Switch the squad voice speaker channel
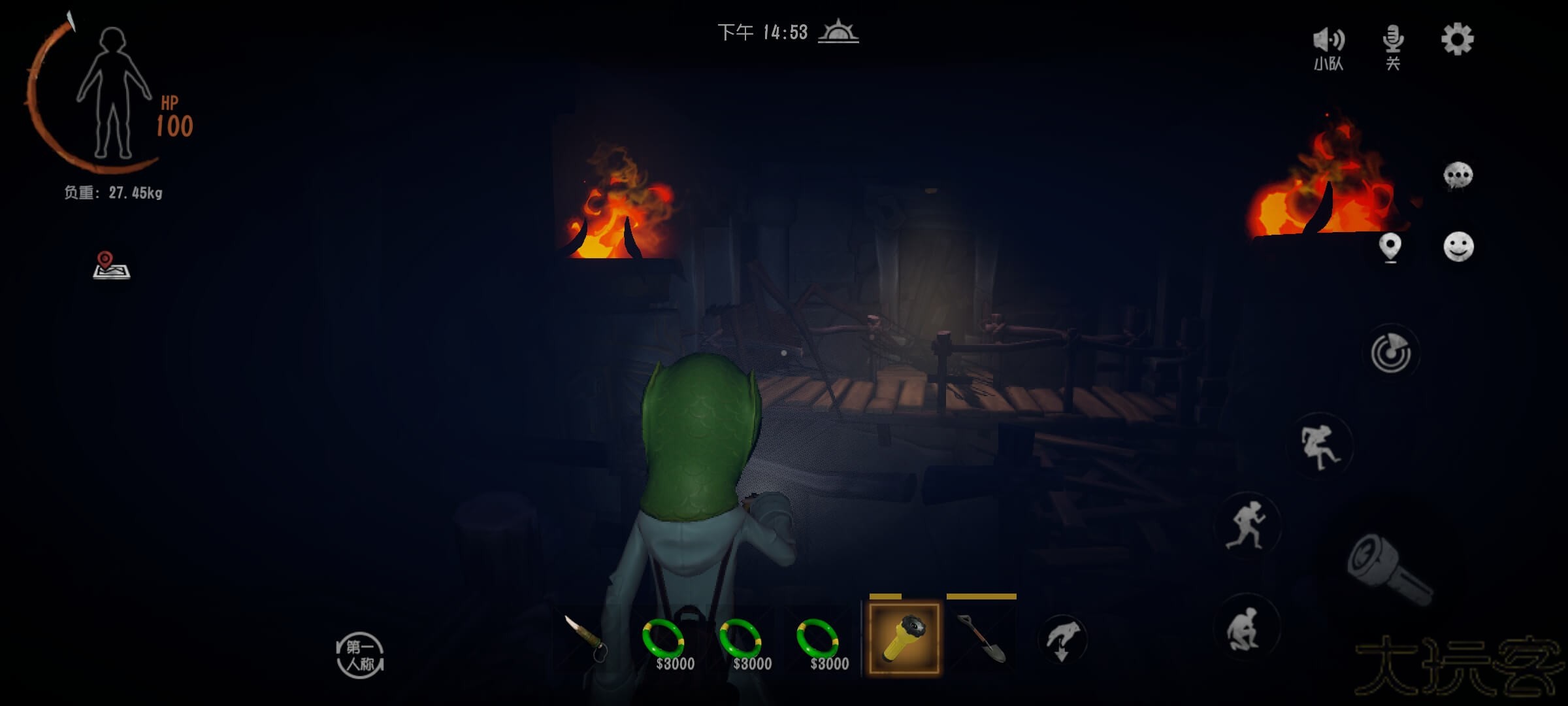This screenshot has height=706, width=1568. [1328, 46]
